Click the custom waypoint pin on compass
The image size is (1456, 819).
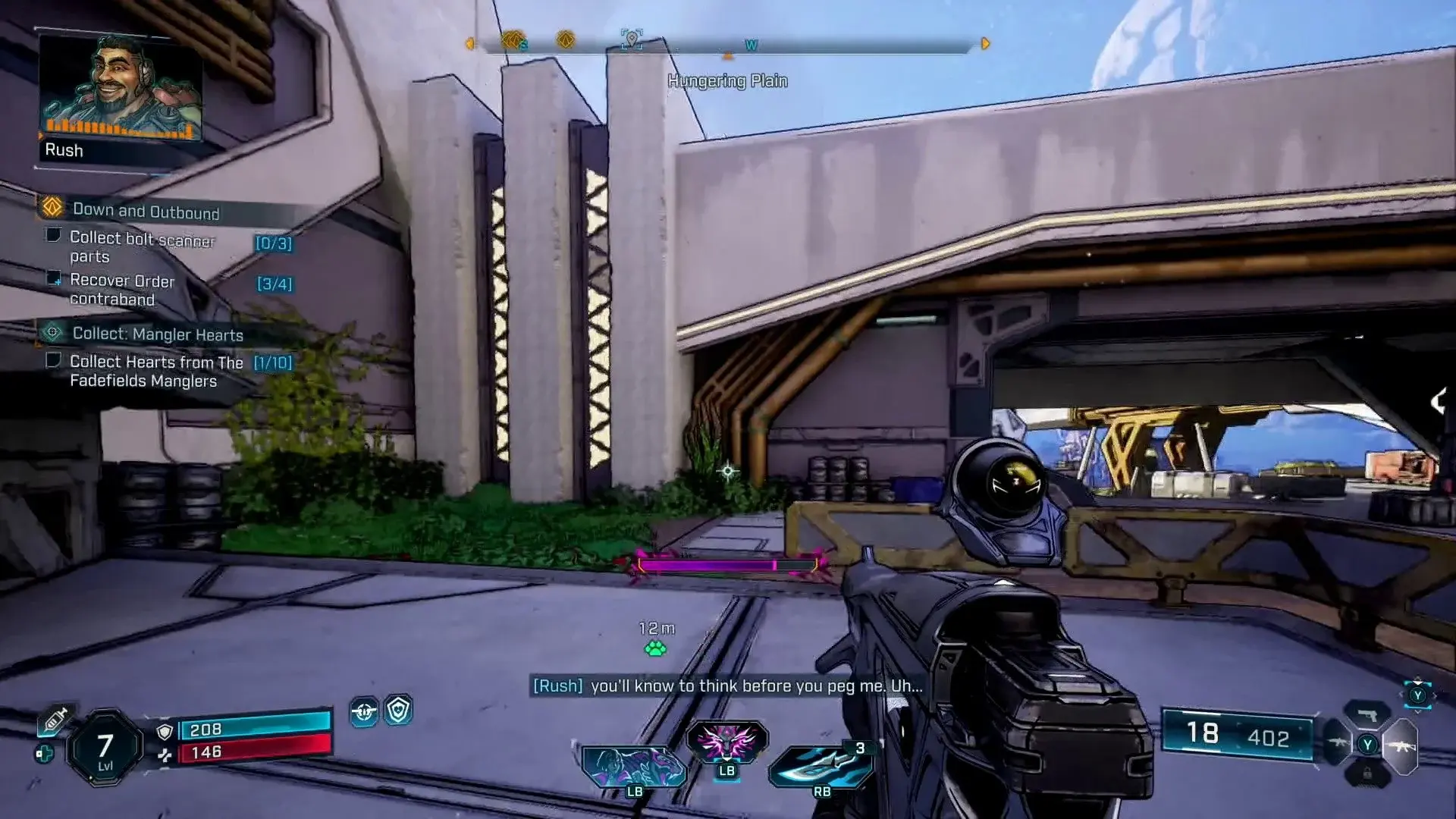click(631, 39)
